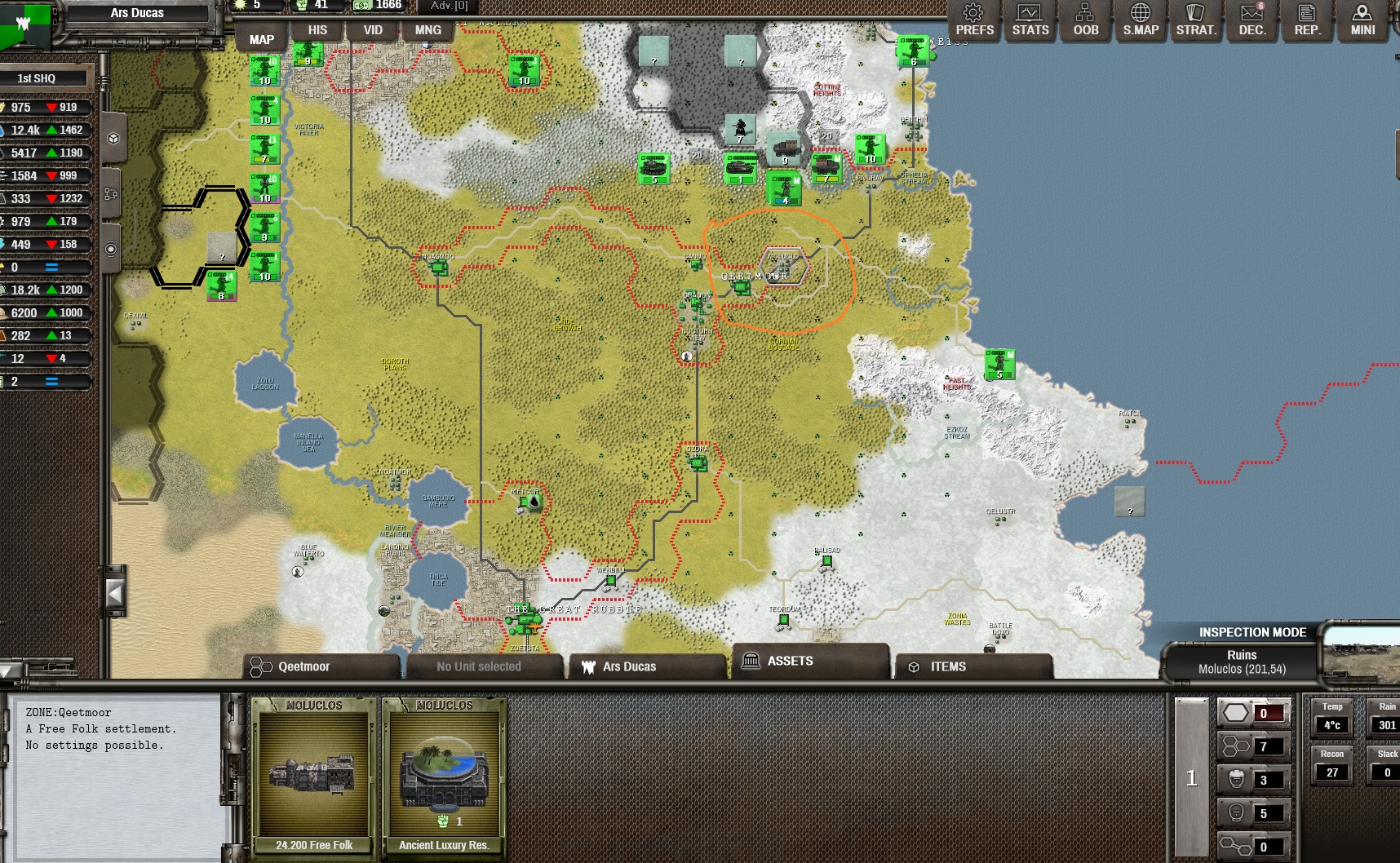Choose the MNG management tab

click(x=428, y=30)
